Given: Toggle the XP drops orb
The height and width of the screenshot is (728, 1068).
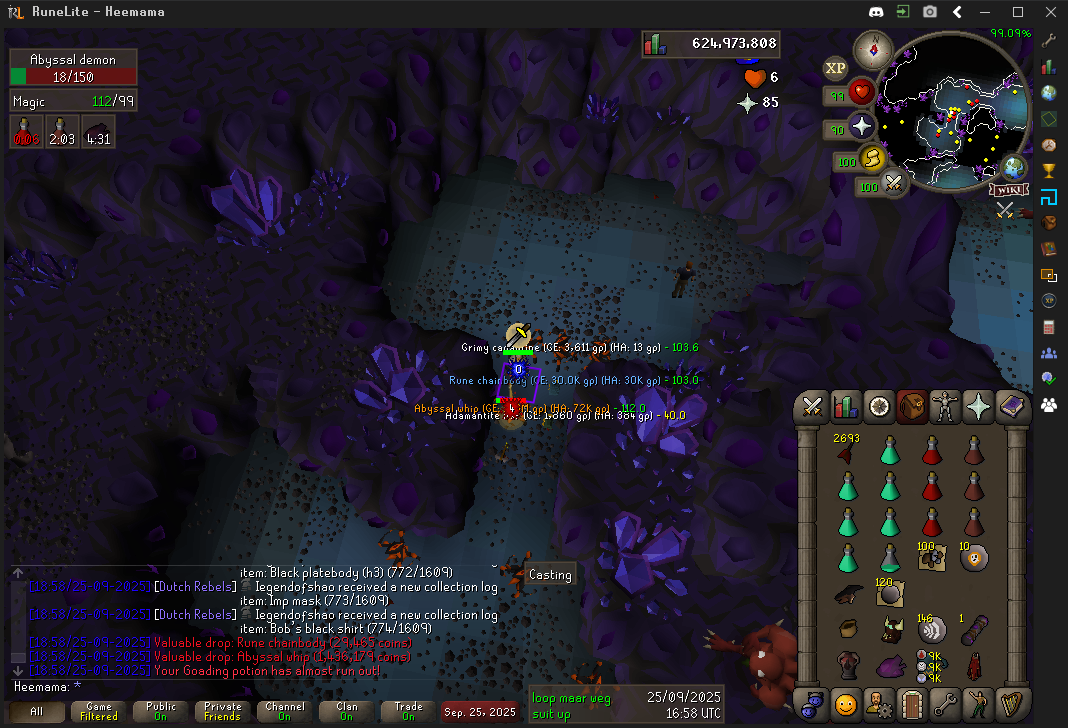Looking at the screenshot, I should [835, 68].
